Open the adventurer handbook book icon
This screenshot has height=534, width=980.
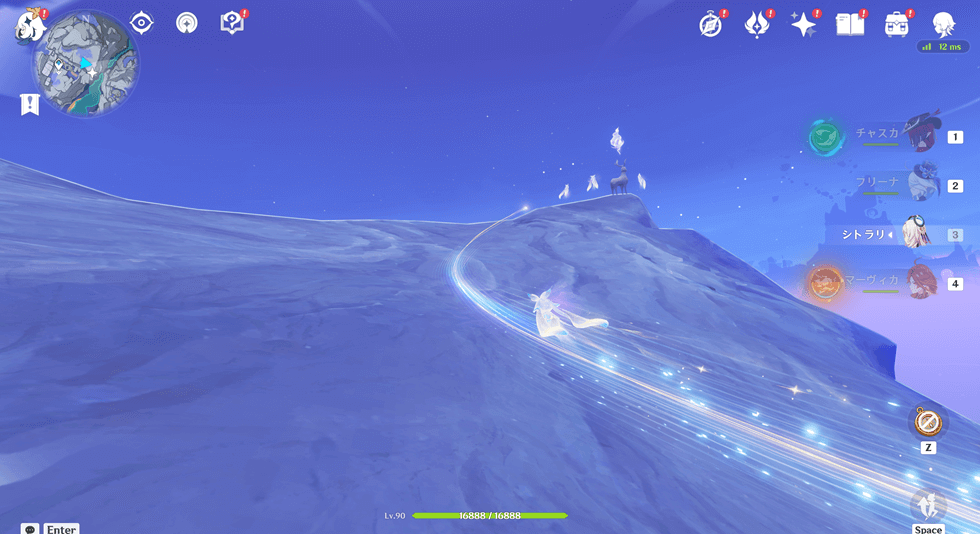click(x=850, y=25)
